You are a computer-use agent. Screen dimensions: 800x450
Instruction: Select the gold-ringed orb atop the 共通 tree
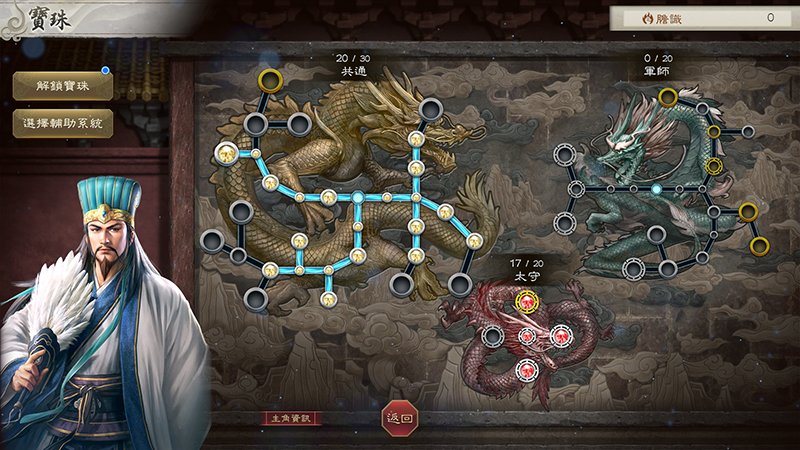[270, 79]
